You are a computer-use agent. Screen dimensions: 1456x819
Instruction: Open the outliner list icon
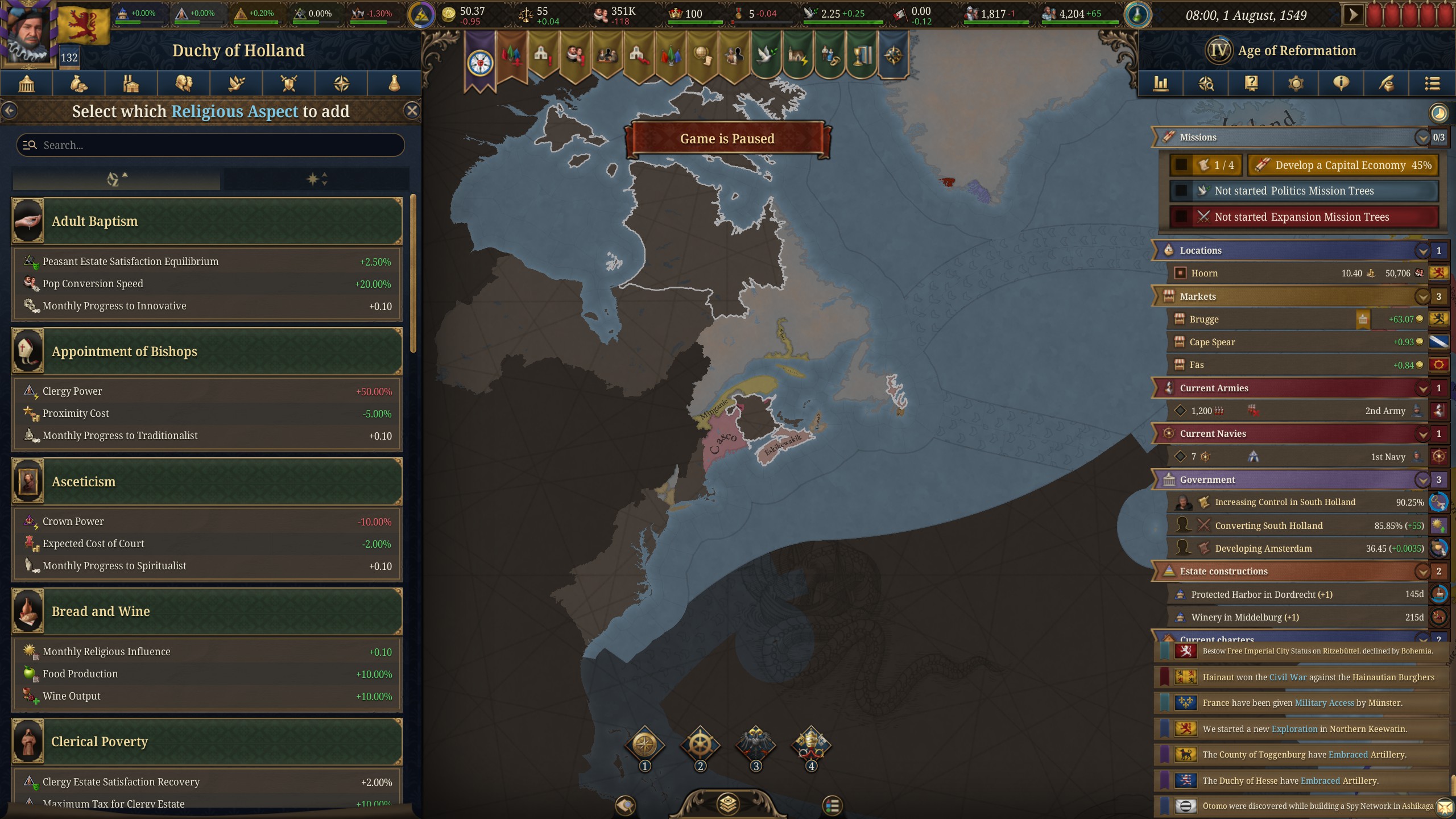(1432, 83)
